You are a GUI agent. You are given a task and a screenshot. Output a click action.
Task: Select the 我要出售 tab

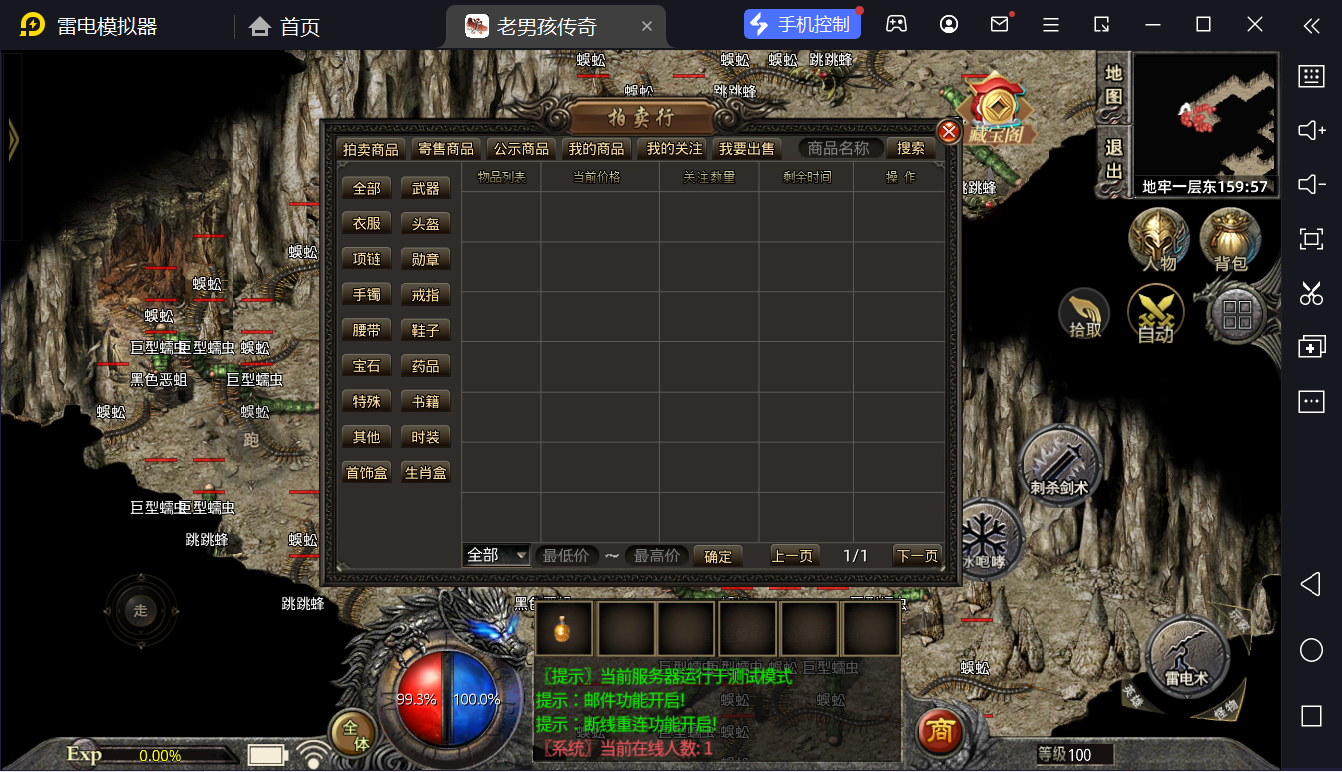click(746, 149)
